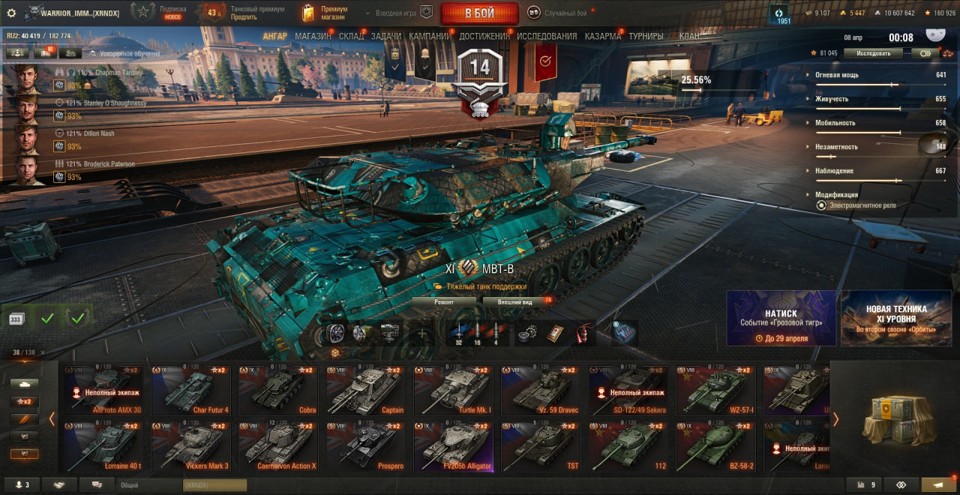Switch to the Казарма tab
The height and width of the screenshot is (495, 960).
[x=603, y=36]
